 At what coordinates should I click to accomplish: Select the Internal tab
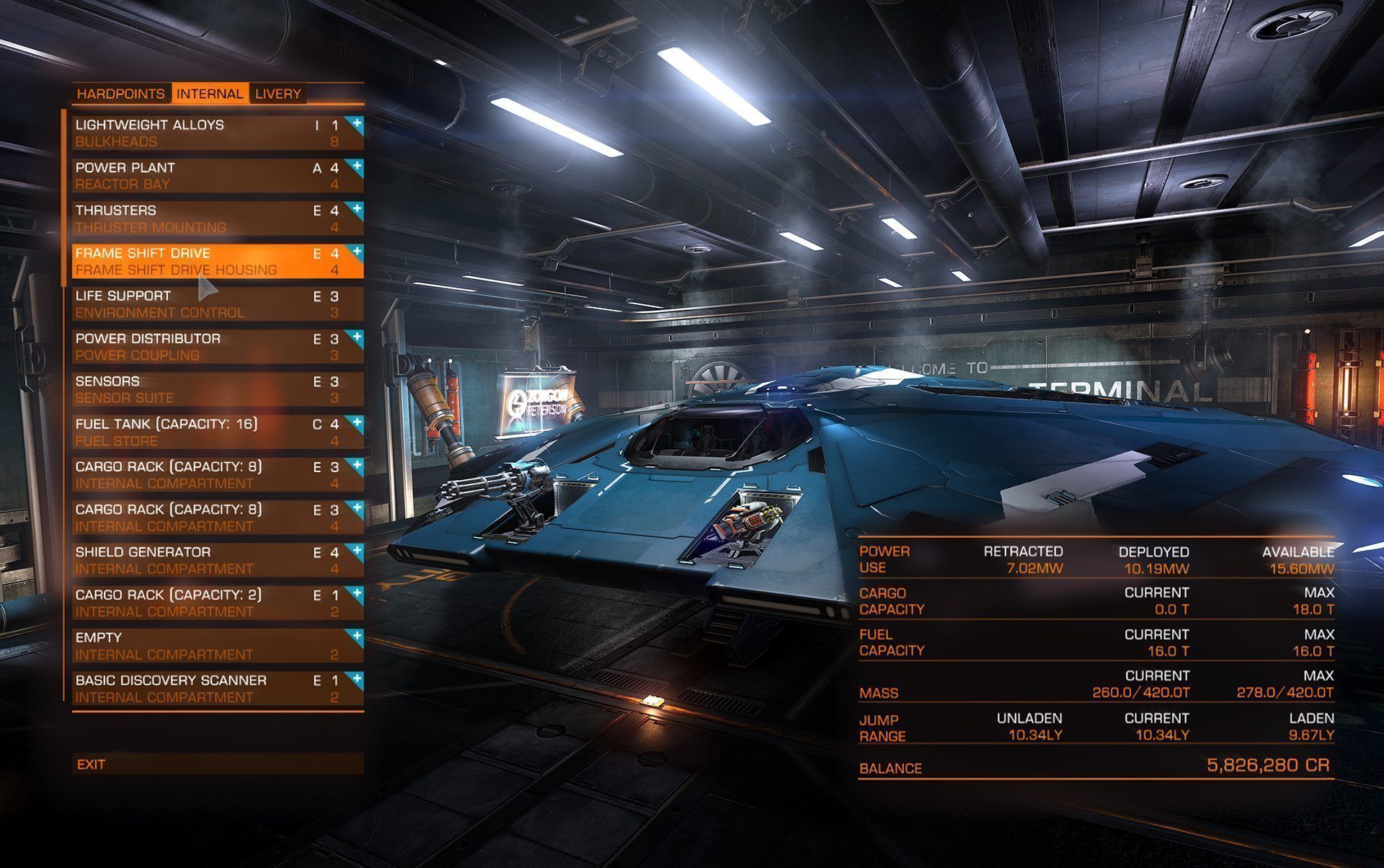click(x=210, y=94)
